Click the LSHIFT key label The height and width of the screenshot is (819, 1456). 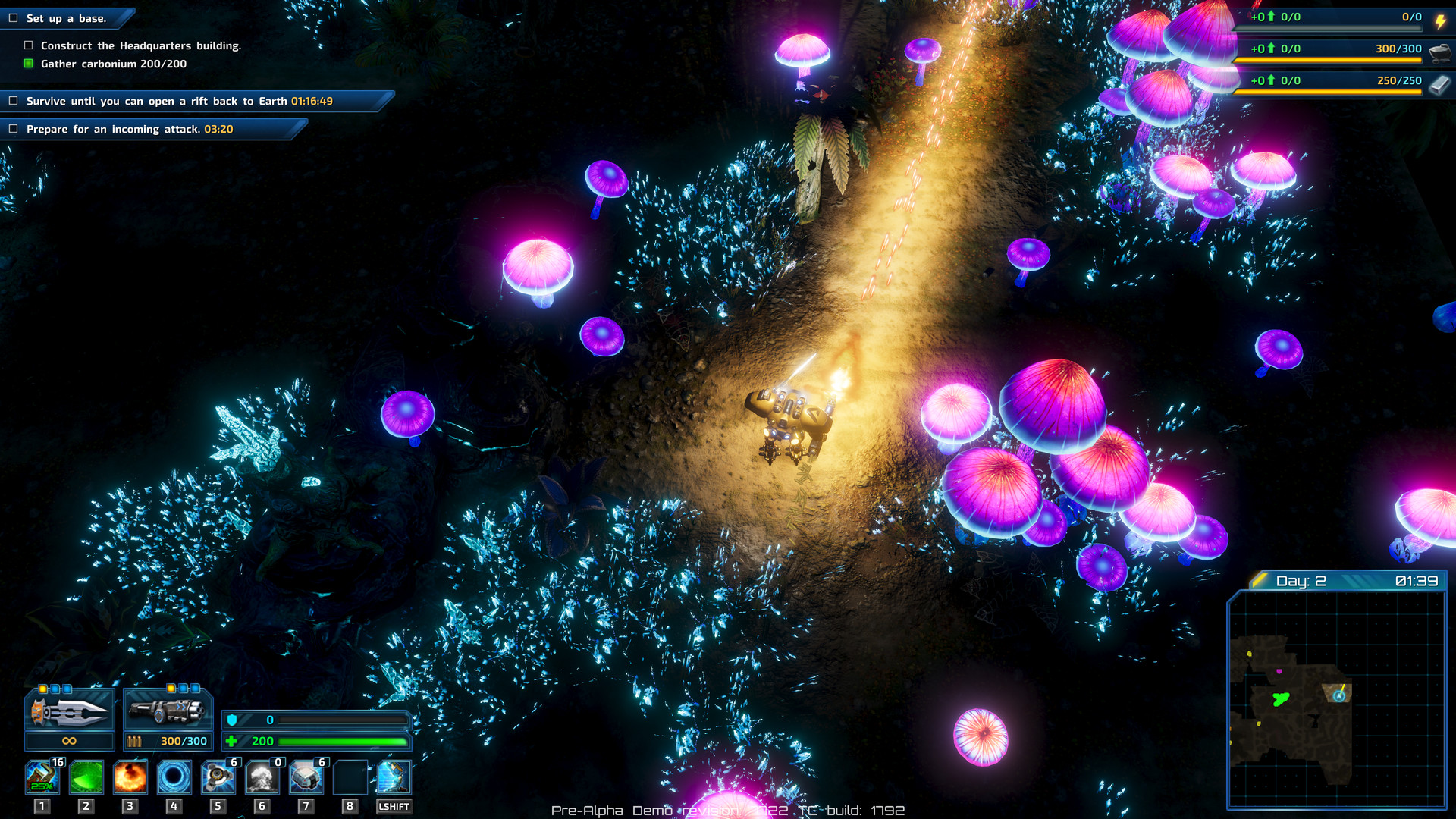[x=393, y=806]
